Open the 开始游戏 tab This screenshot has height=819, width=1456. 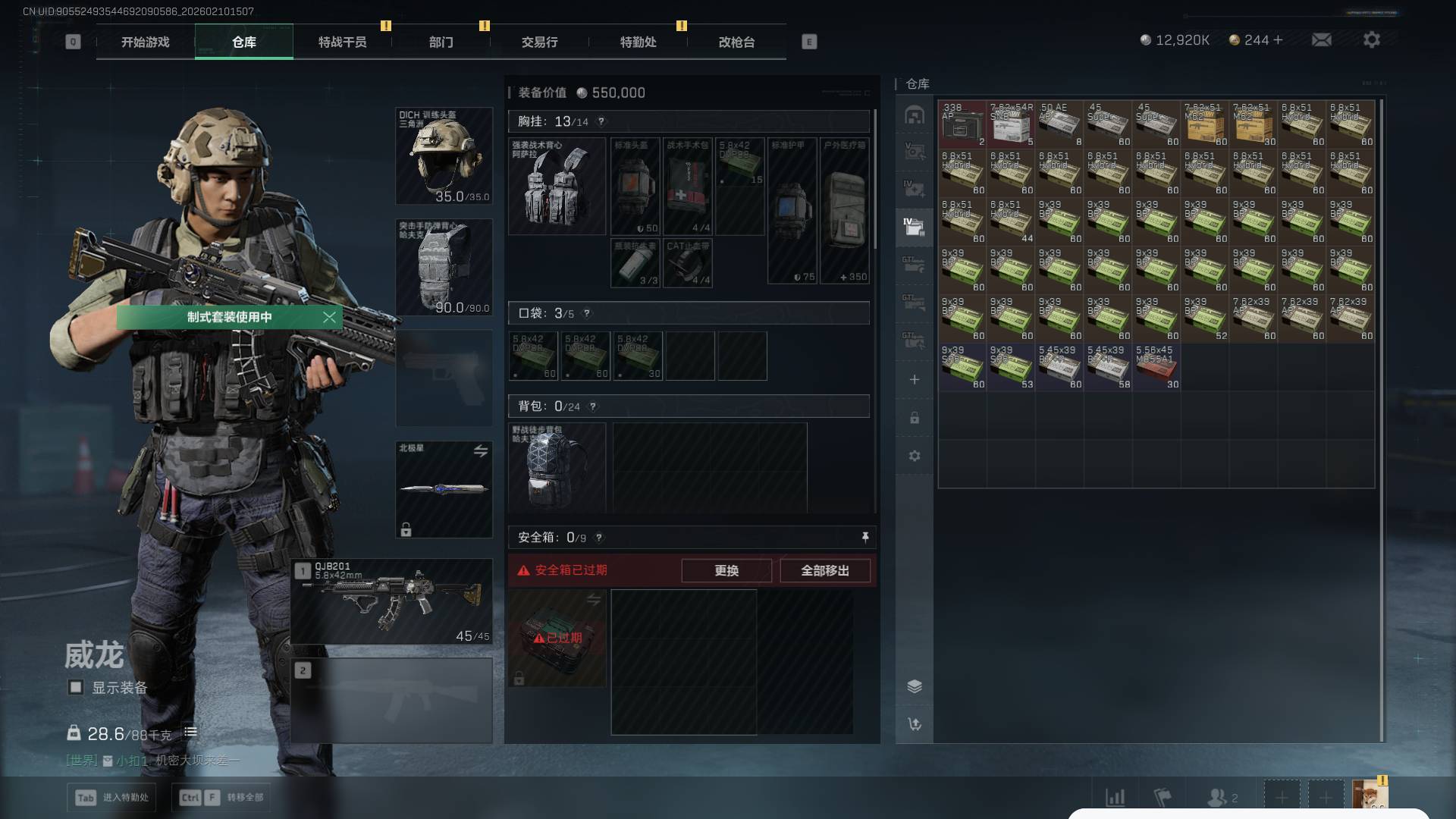[145, 42]
